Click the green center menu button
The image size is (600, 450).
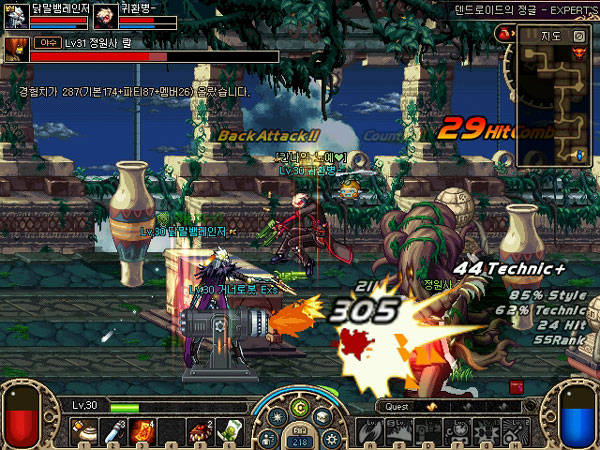click(x=299, y=408)
